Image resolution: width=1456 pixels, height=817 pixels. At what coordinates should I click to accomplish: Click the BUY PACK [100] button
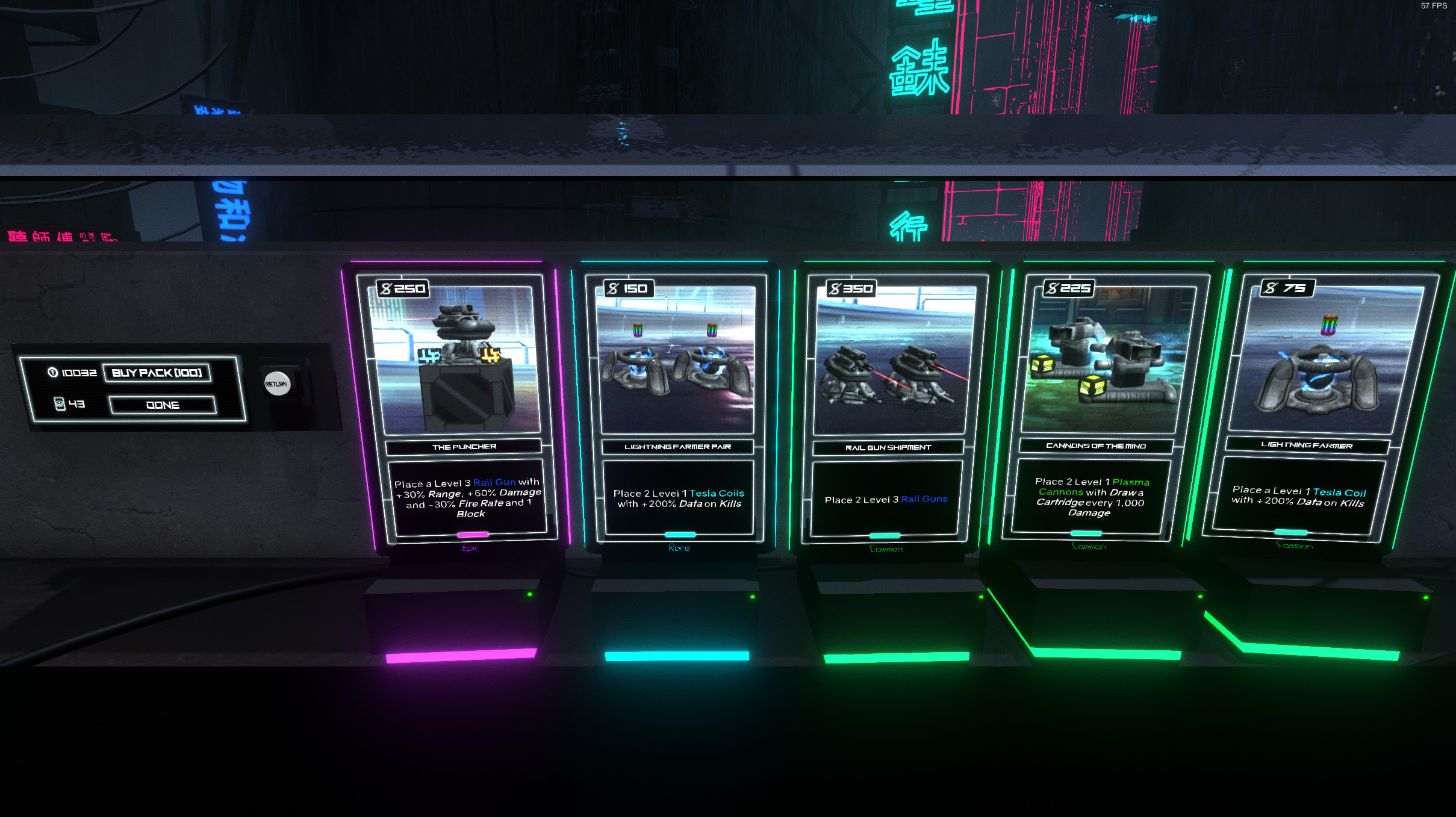point(157,373)
